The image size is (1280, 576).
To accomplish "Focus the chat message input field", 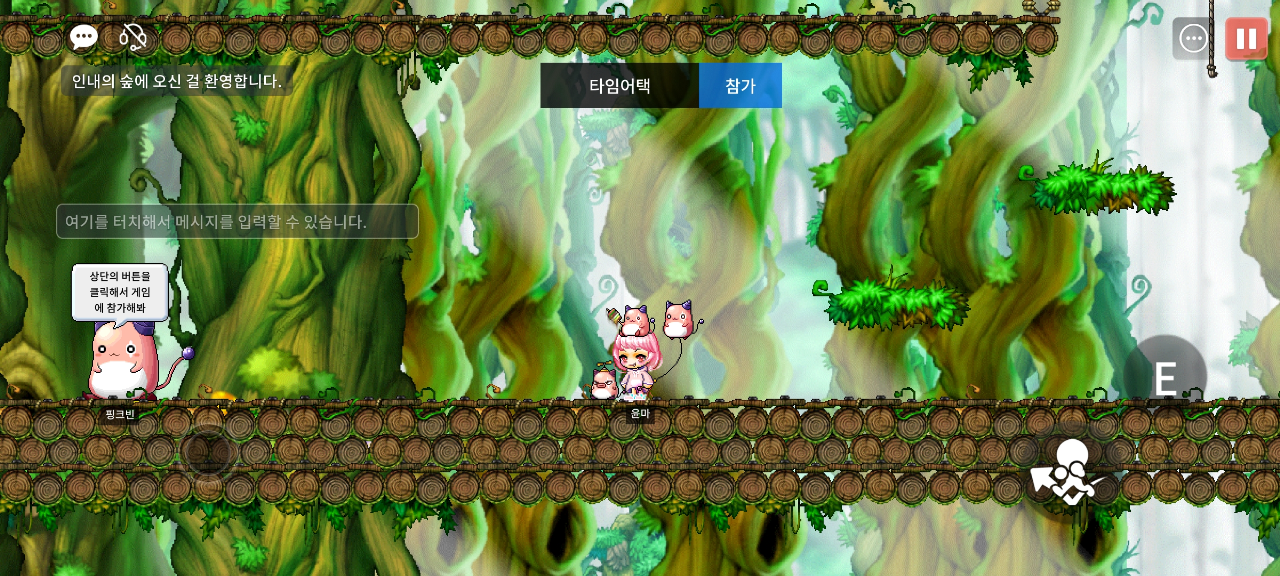I will coord(237,221).
